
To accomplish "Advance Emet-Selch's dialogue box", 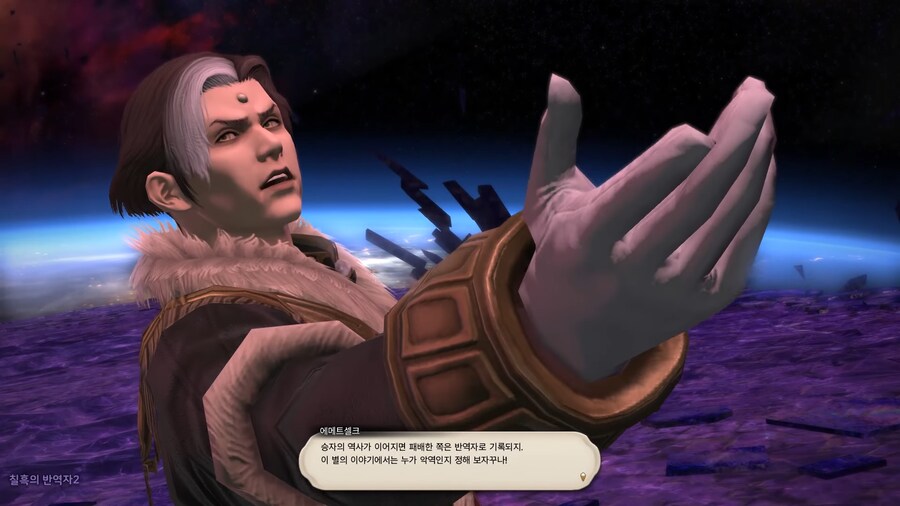I will coord(450,459).
